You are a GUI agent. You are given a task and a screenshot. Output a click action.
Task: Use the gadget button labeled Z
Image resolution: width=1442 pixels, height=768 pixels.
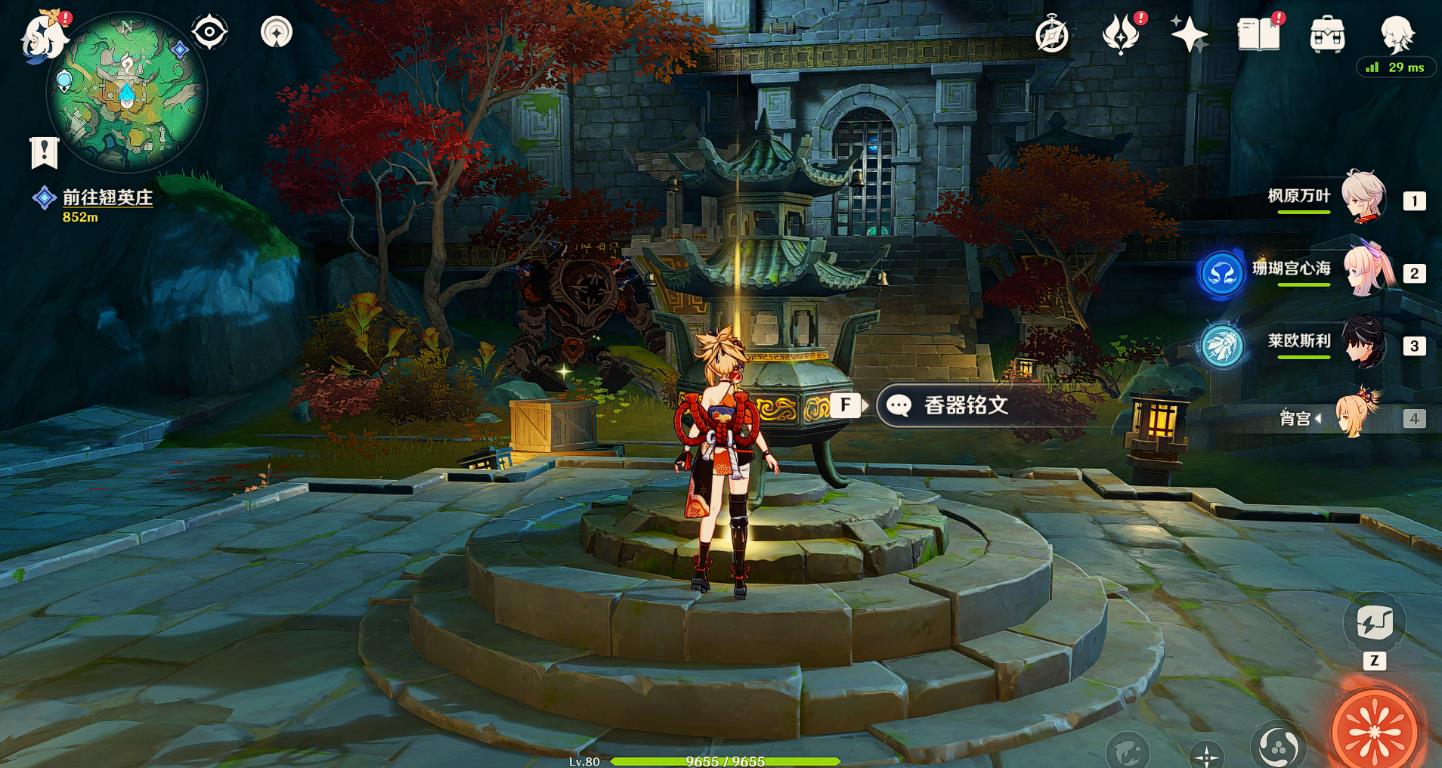pyautogui.click(x=1373, y=623)
